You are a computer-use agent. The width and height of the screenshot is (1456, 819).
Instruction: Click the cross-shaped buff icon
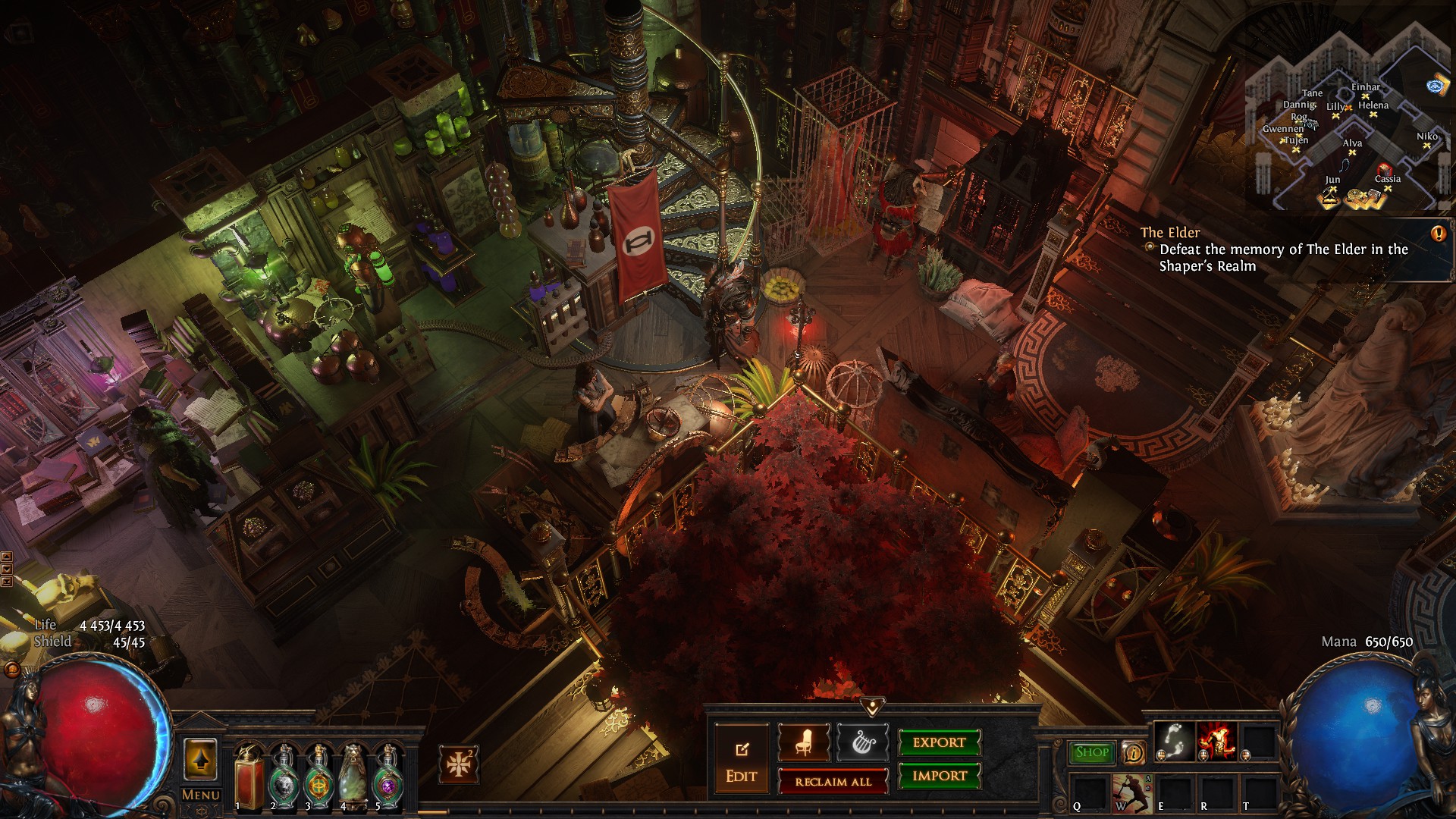pos(459,764)
